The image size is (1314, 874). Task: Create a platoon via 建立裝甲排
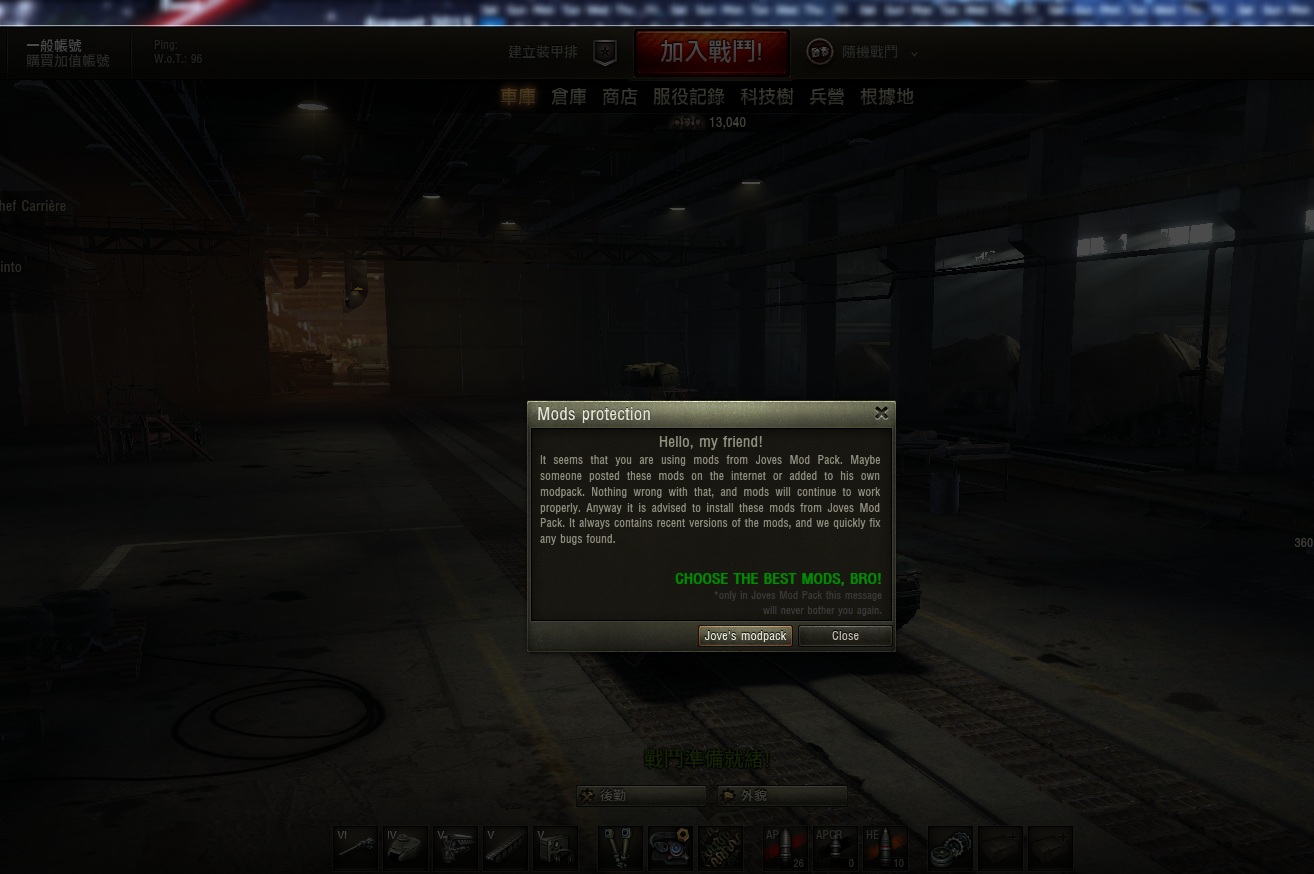point(562,52)
